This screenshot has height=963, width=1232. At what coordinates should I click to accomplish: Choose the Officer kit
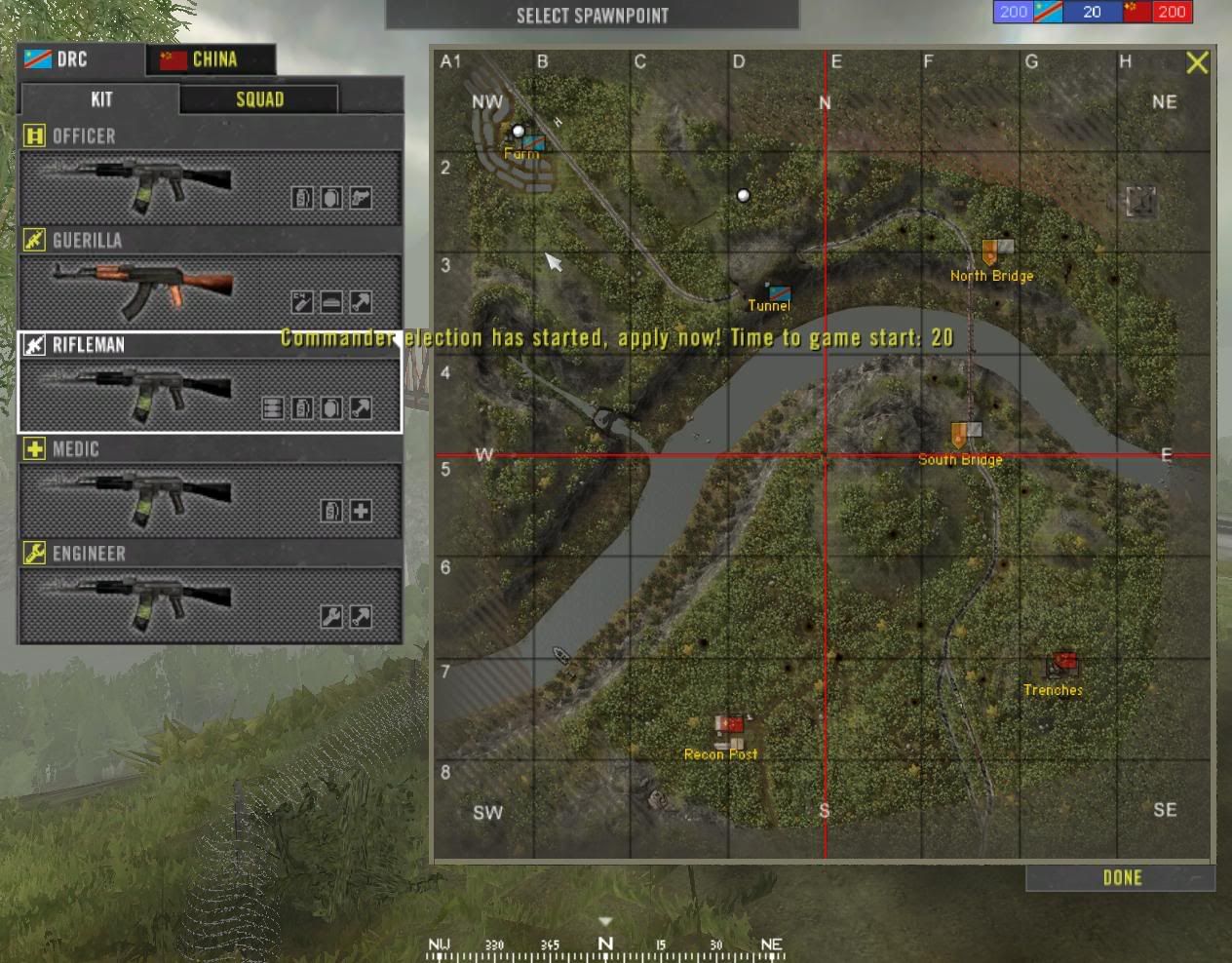[211, 187]
